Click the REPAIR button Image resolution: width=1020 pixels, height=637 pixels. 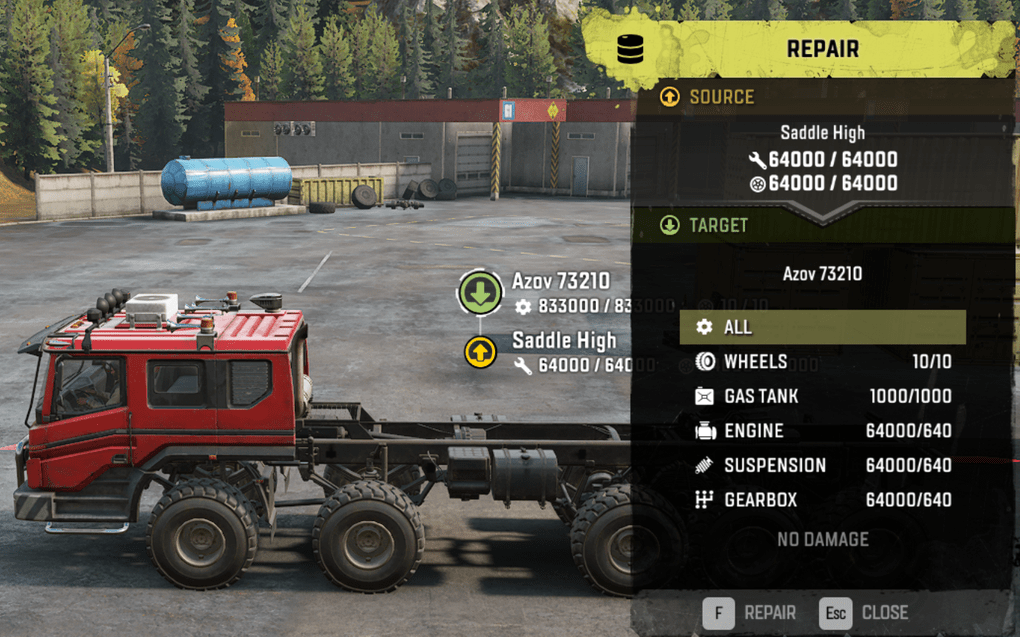coord(750,612)
